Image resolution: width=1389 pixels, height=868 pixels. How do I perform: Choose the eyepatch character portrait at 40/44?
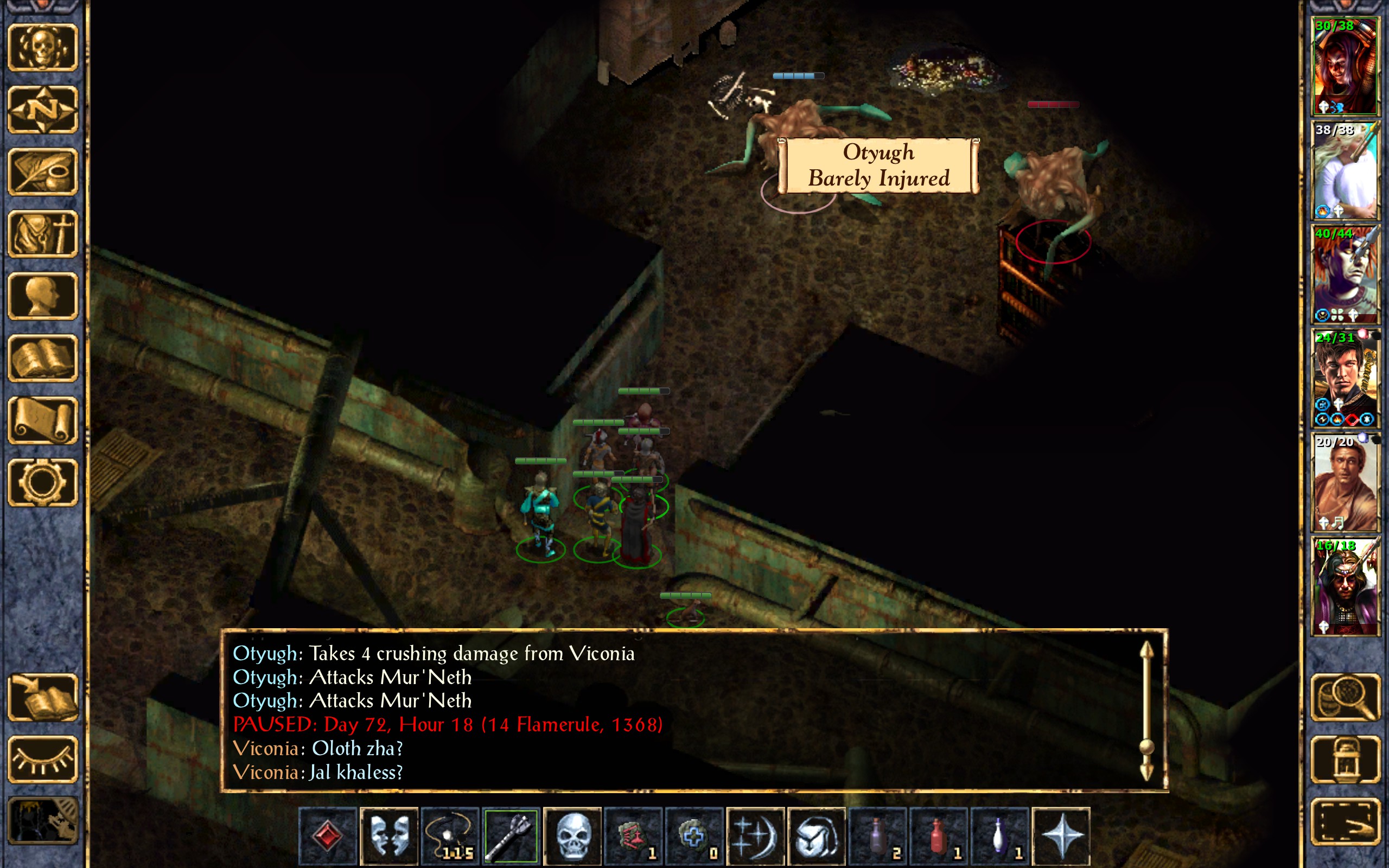tap(1345, 275)
